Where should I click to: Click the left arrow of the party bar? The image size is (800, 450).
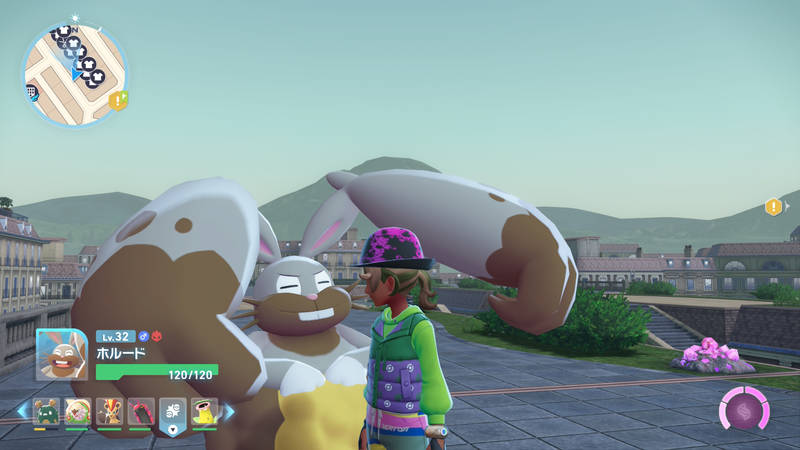coord(21,411)
